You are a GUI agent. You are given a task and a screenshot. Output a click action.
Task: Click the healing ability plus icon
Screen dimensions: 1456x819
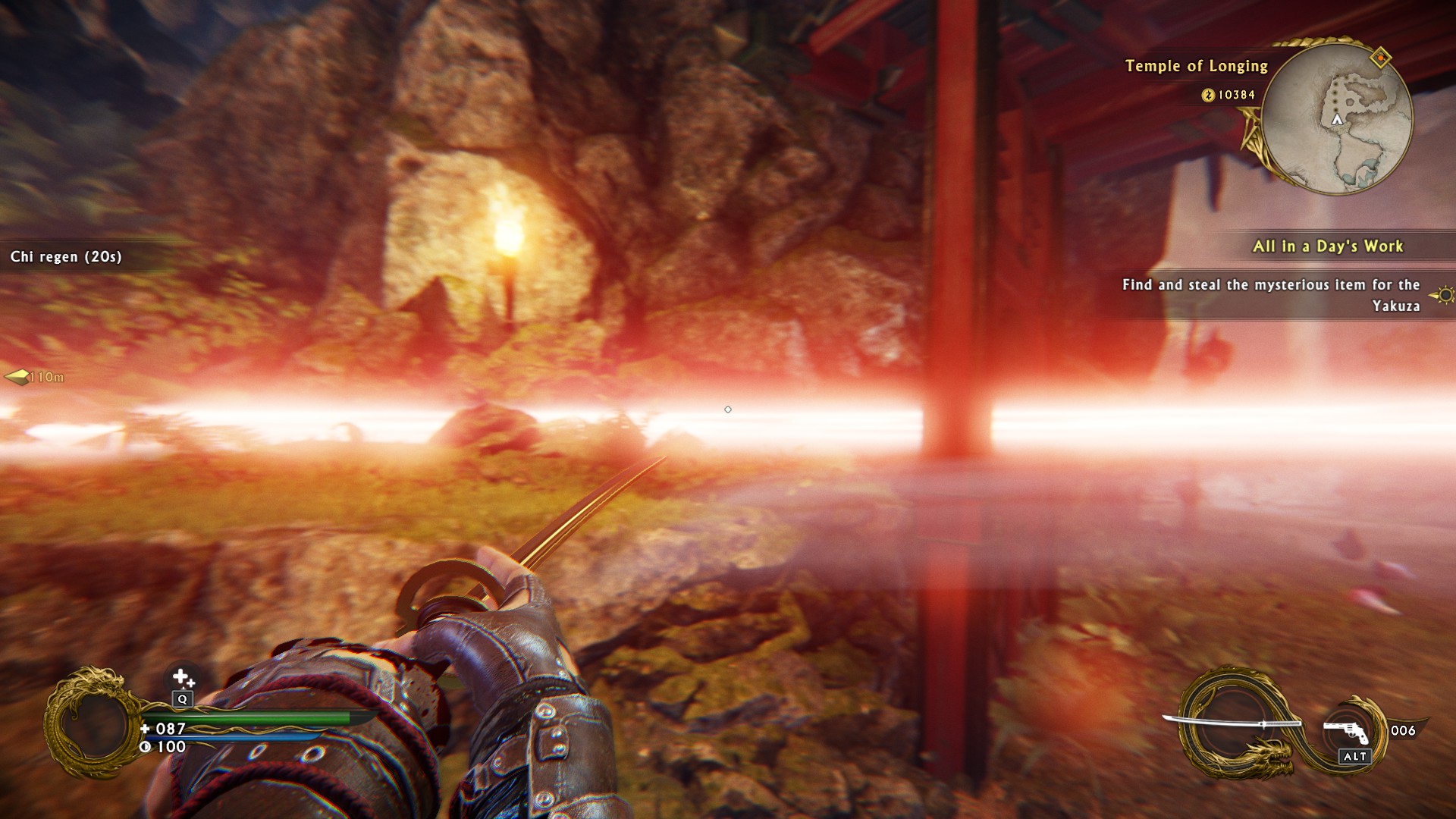point(182,676)
